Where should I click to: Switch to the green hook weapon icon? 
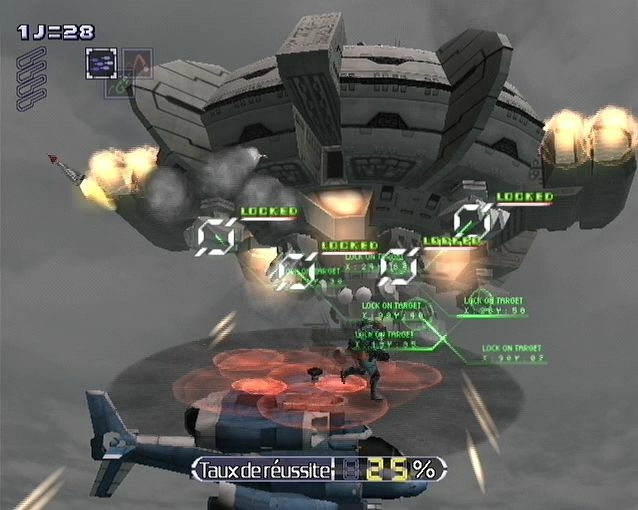(x=119, y=86)
